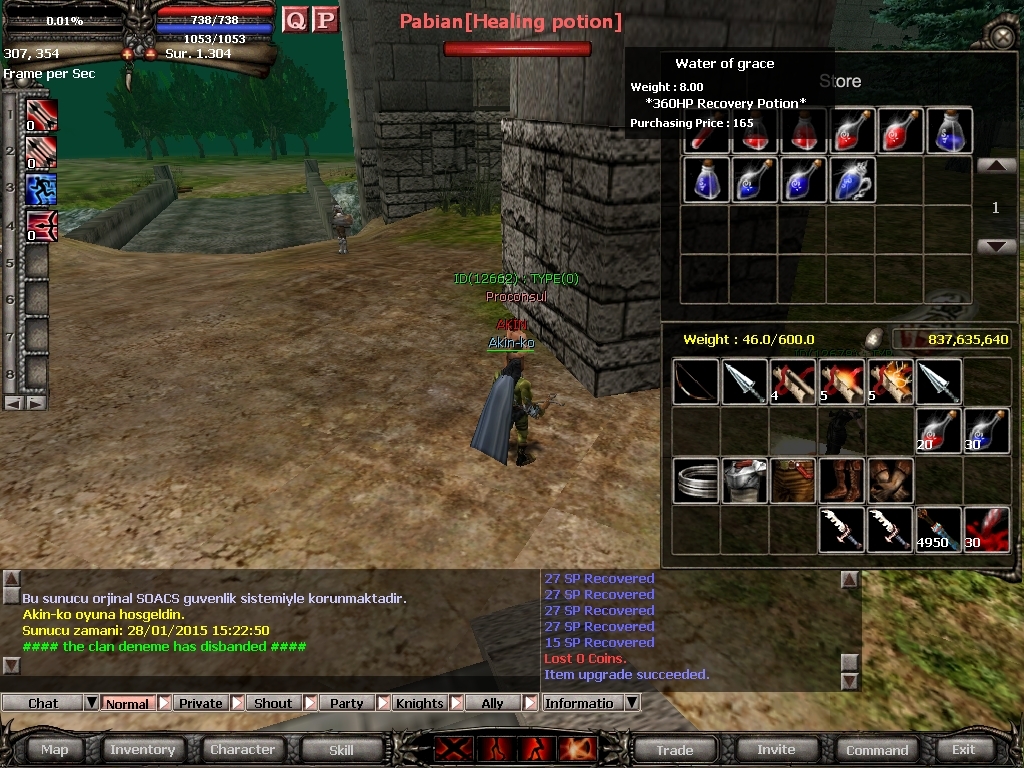Open the Map panel
This screenshot has width=1024, height=768.
pyautogui.click(x=55, y=749)
